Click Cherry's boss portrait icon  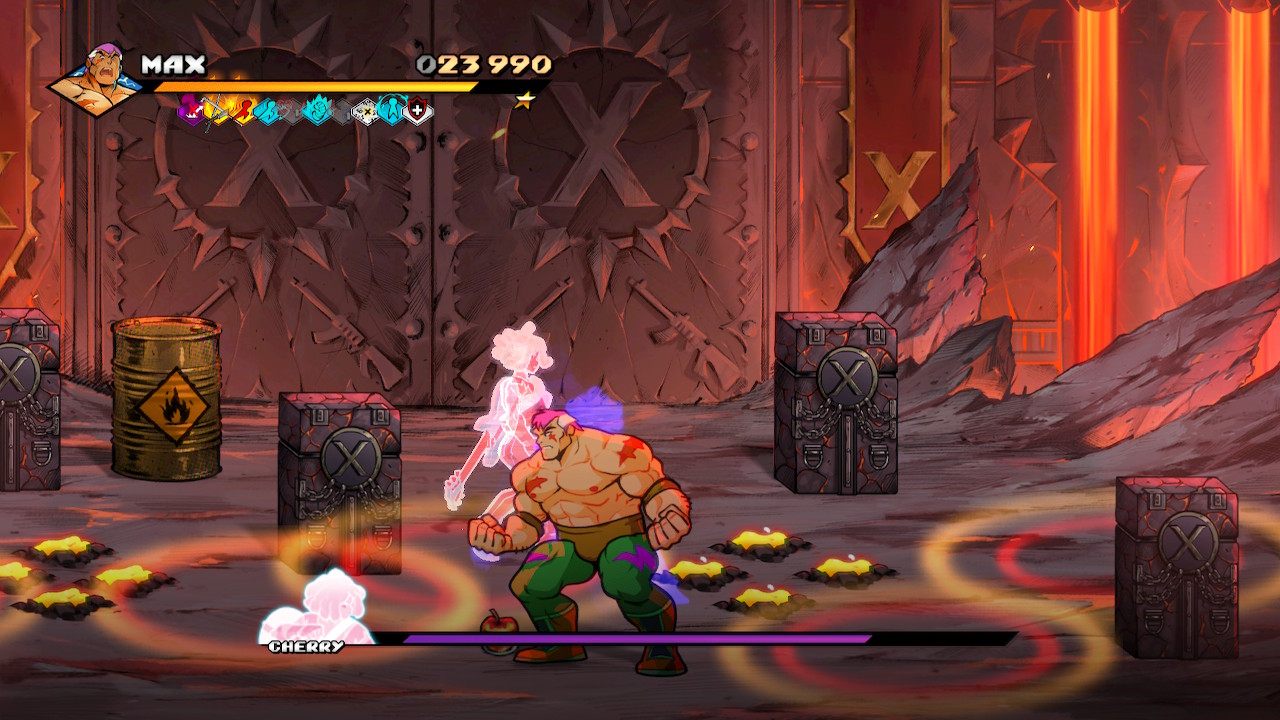[317, 606]
